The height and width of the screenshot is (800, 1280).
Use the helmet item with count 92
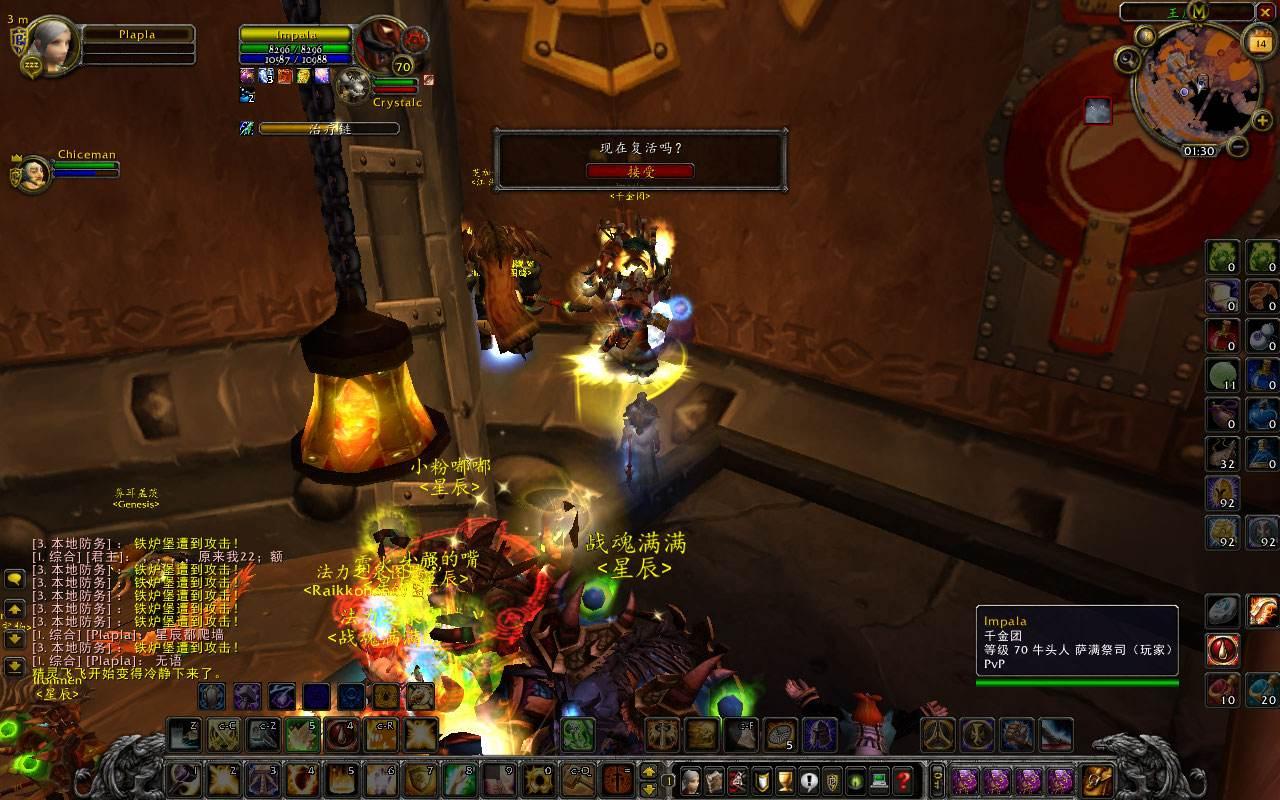pyautogui.click(x=1222, y=493)
